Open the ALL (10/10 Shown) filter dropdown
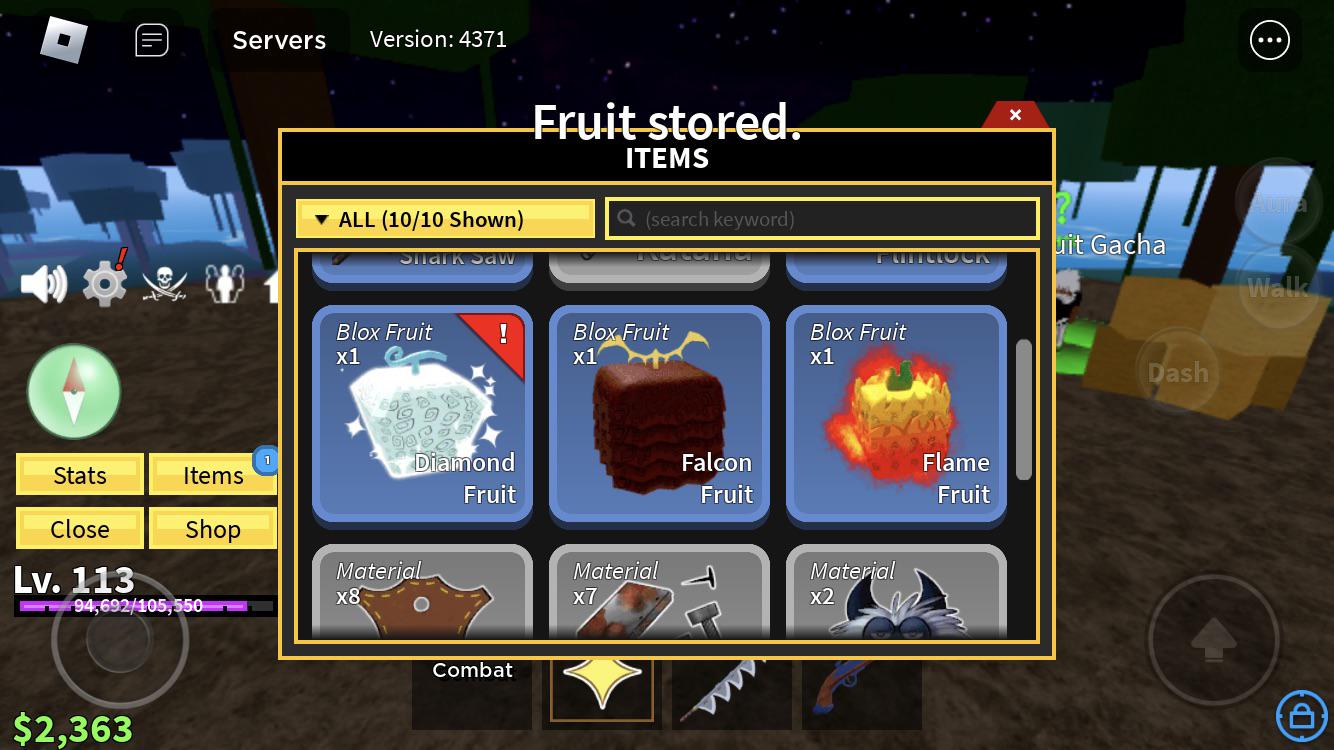Image resolution: width=1334 pixels, height=750 pixels. [444, 218]
